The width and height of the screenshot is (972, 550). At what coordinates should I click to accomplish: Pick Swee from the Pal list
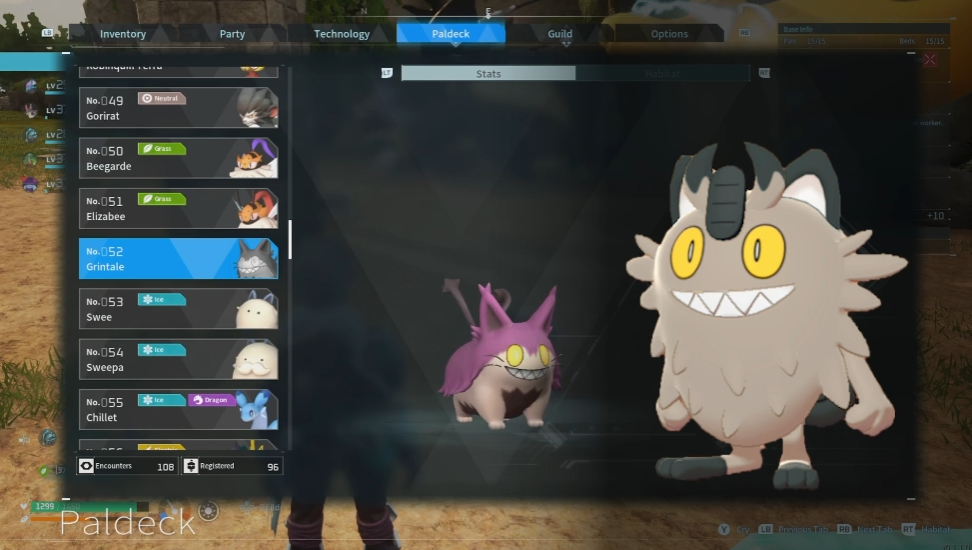click(x=178, y=309)
